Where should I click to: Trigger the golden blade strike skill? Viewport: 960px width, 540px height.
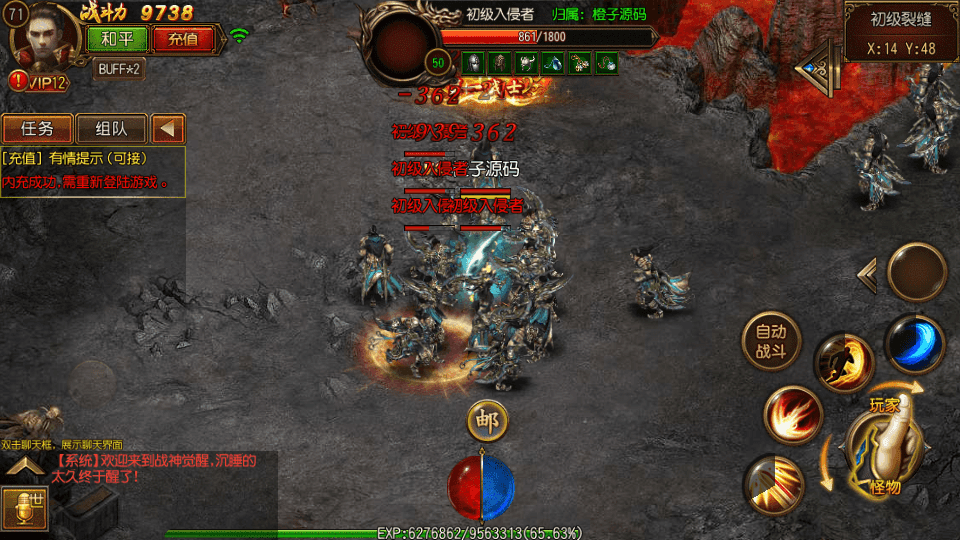(x=775, y=485)
